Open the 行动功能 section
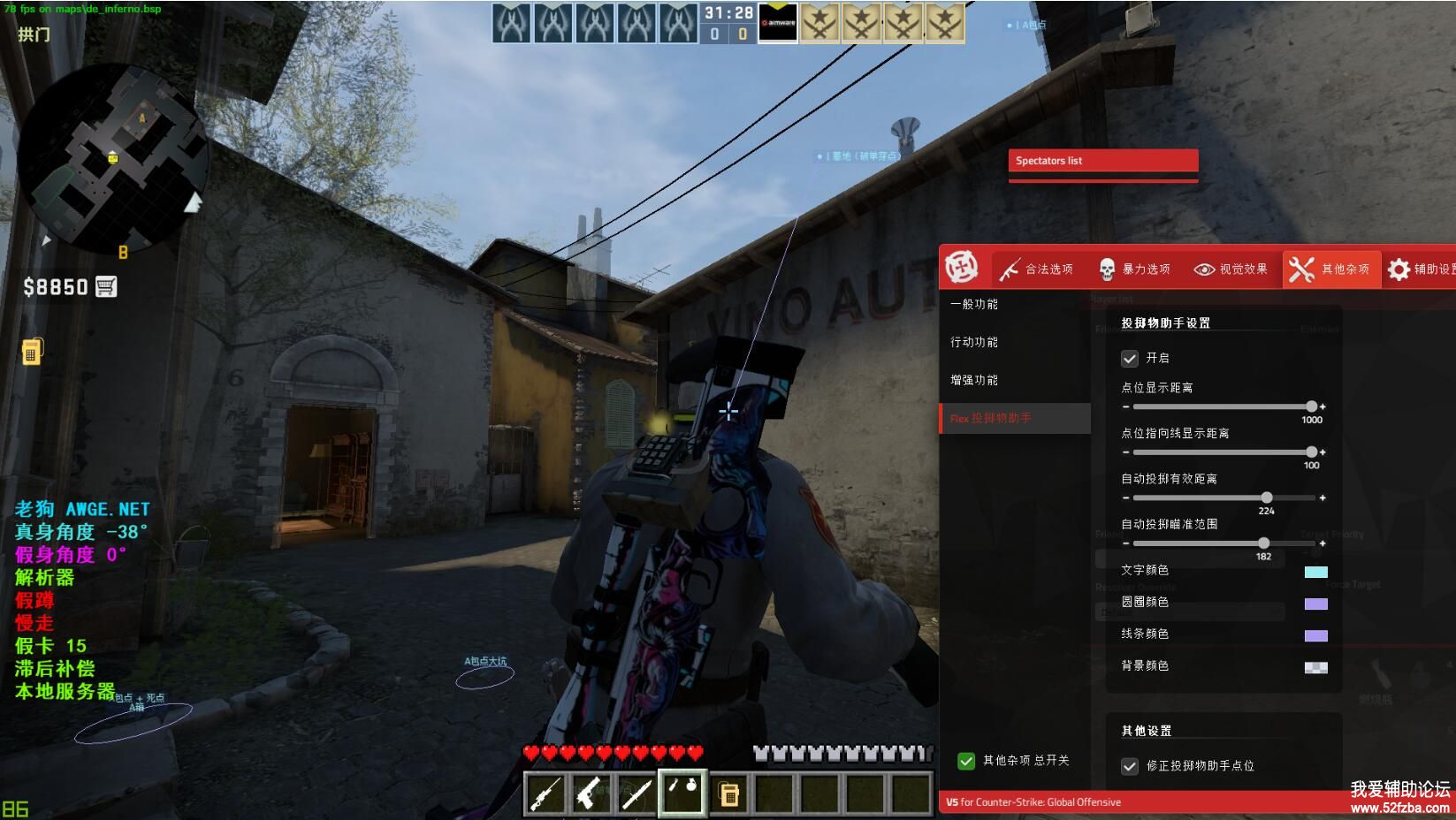The width and height of the screenshot is (1456, 820). pos(974,342)
